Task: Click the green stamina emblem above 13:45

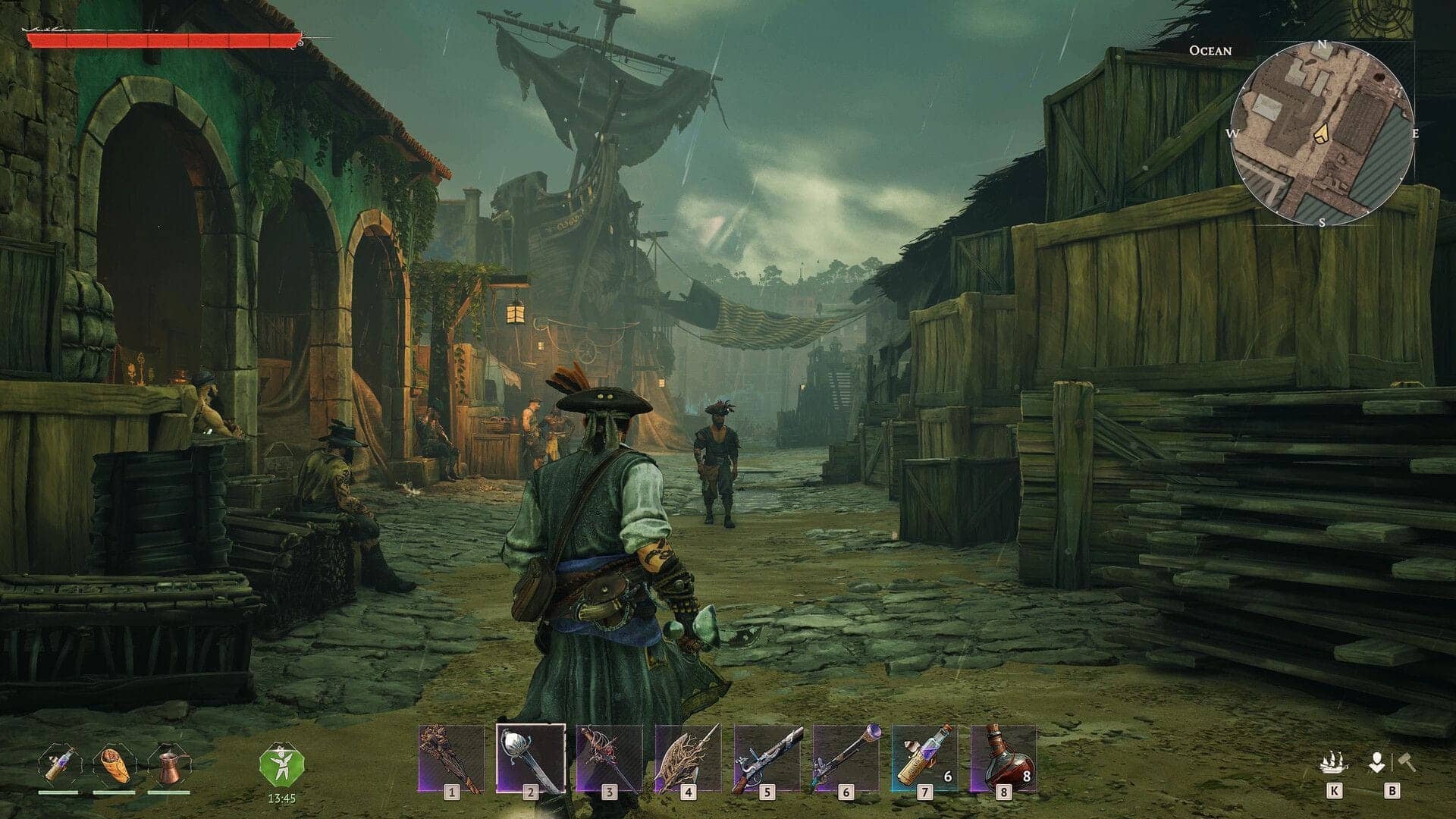Action: (x=282, y=766)
